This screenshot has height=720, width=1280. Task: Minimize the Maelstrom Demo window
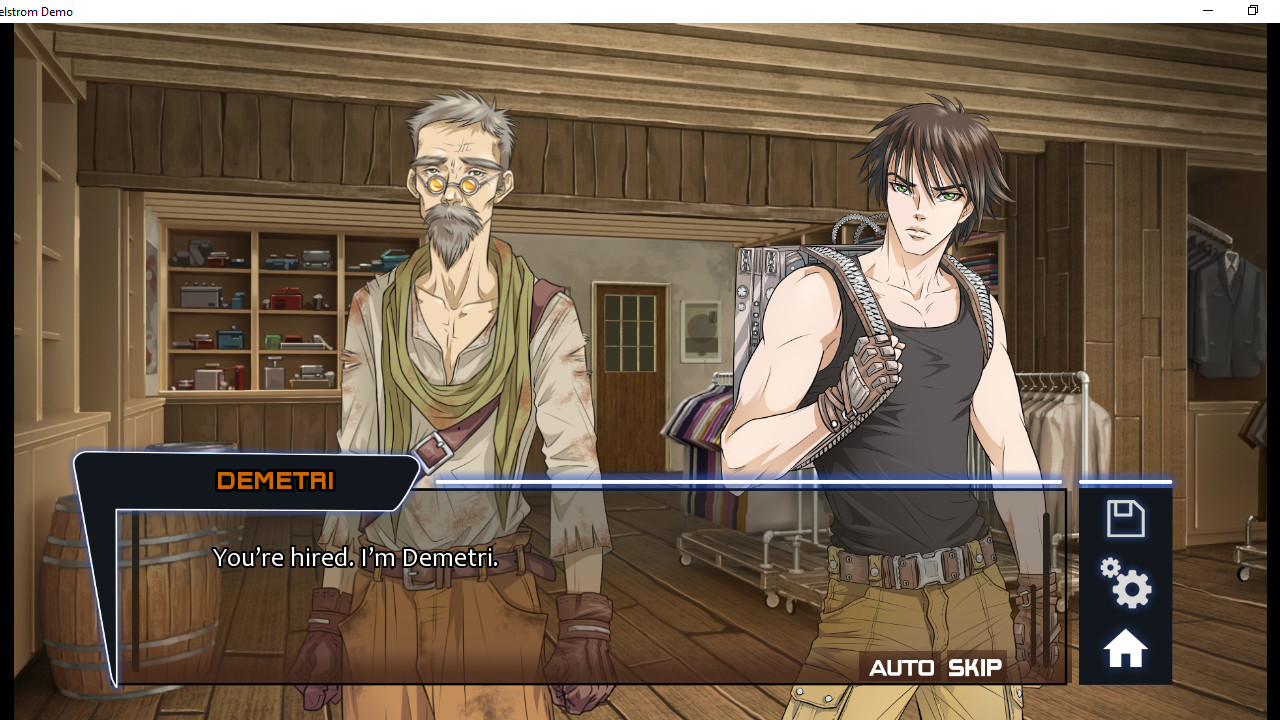(1207, 10)
